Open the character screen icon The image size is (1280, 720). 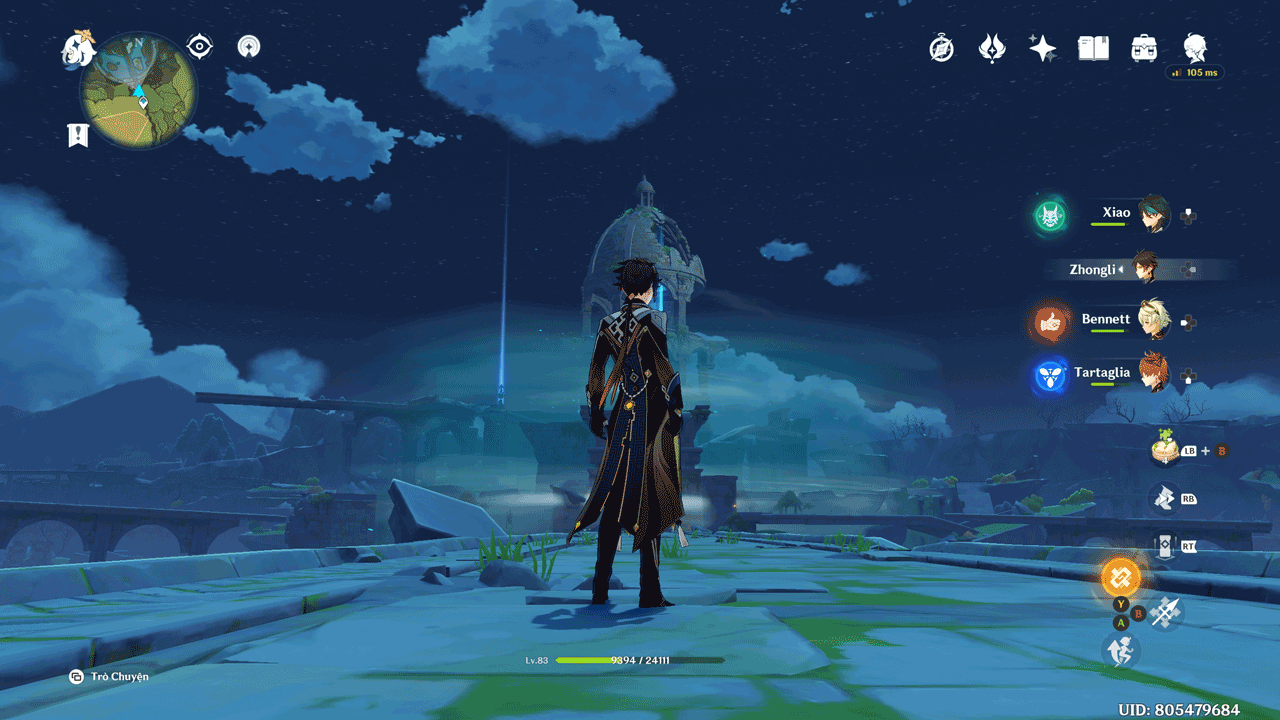tap(1194, 47)
